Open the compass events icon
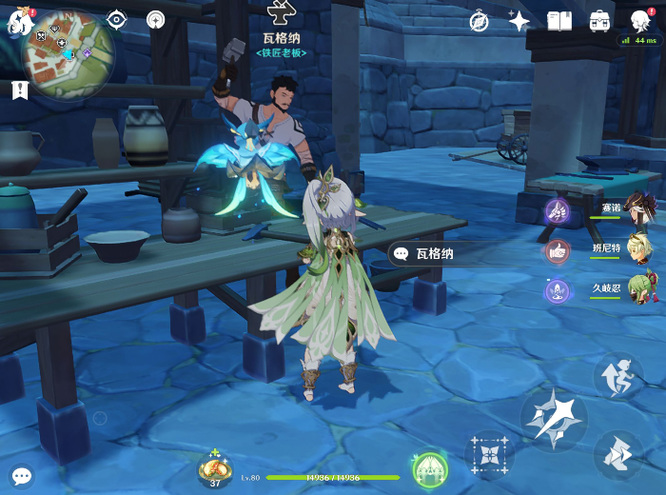This screenshot has width=666, height=495. point(478,21)
